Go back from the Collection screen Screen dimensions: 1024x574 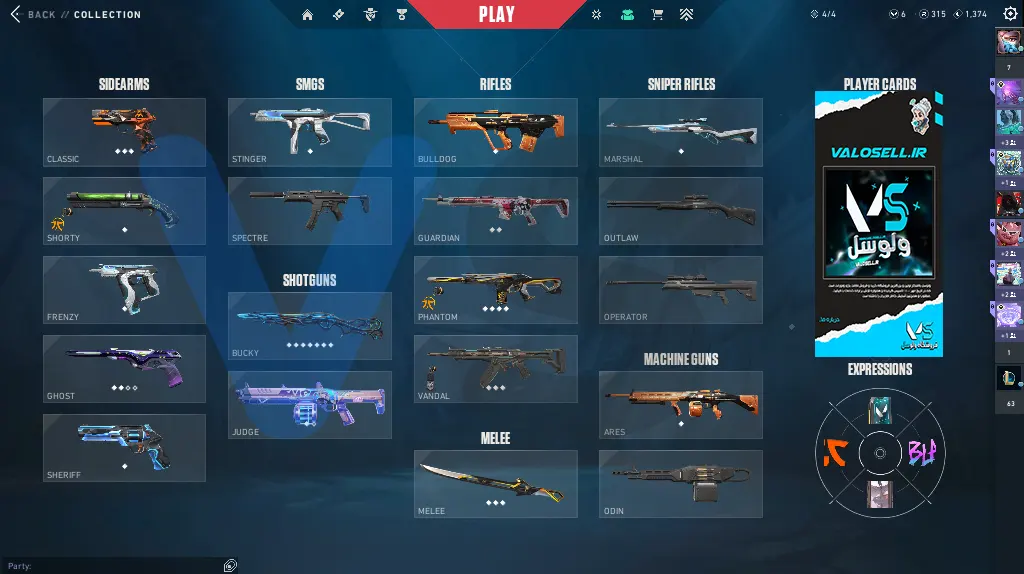pyautogui.click(x=32, y=15)
